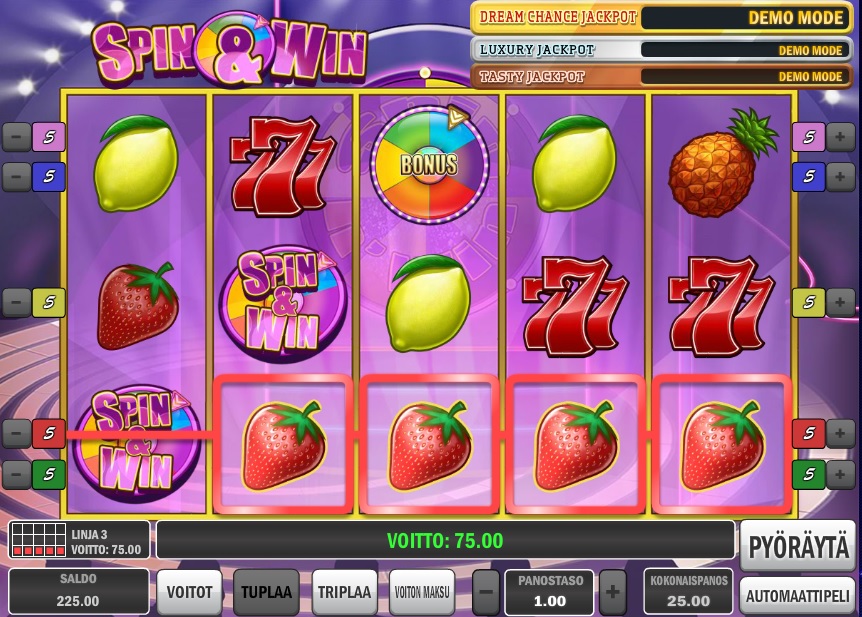This screenshot has width=862, height=617.
Task: Click the minus beside the blue line badge
Action: coord(17,177)
